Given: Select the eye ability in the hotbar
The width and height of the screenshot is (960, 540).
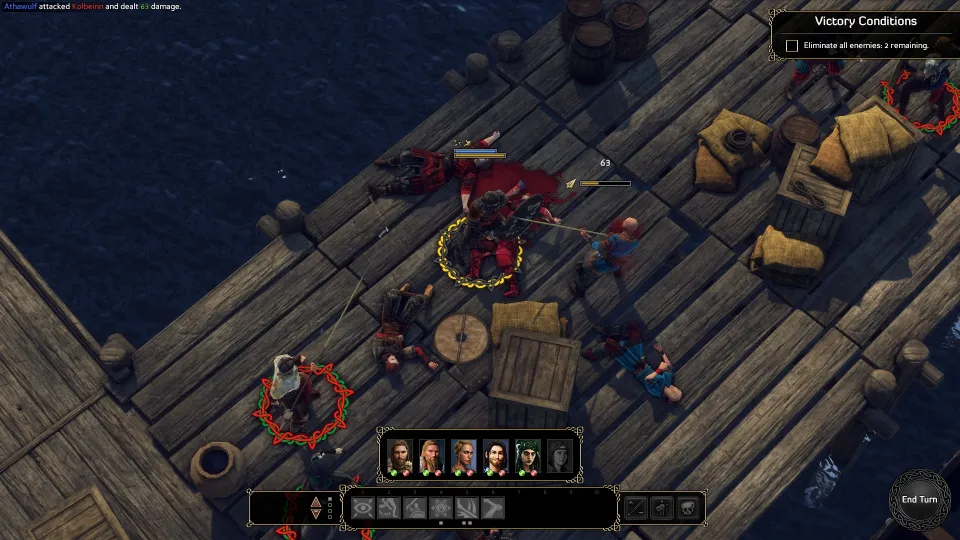Looking at the screenshot, I should (362, 508).
